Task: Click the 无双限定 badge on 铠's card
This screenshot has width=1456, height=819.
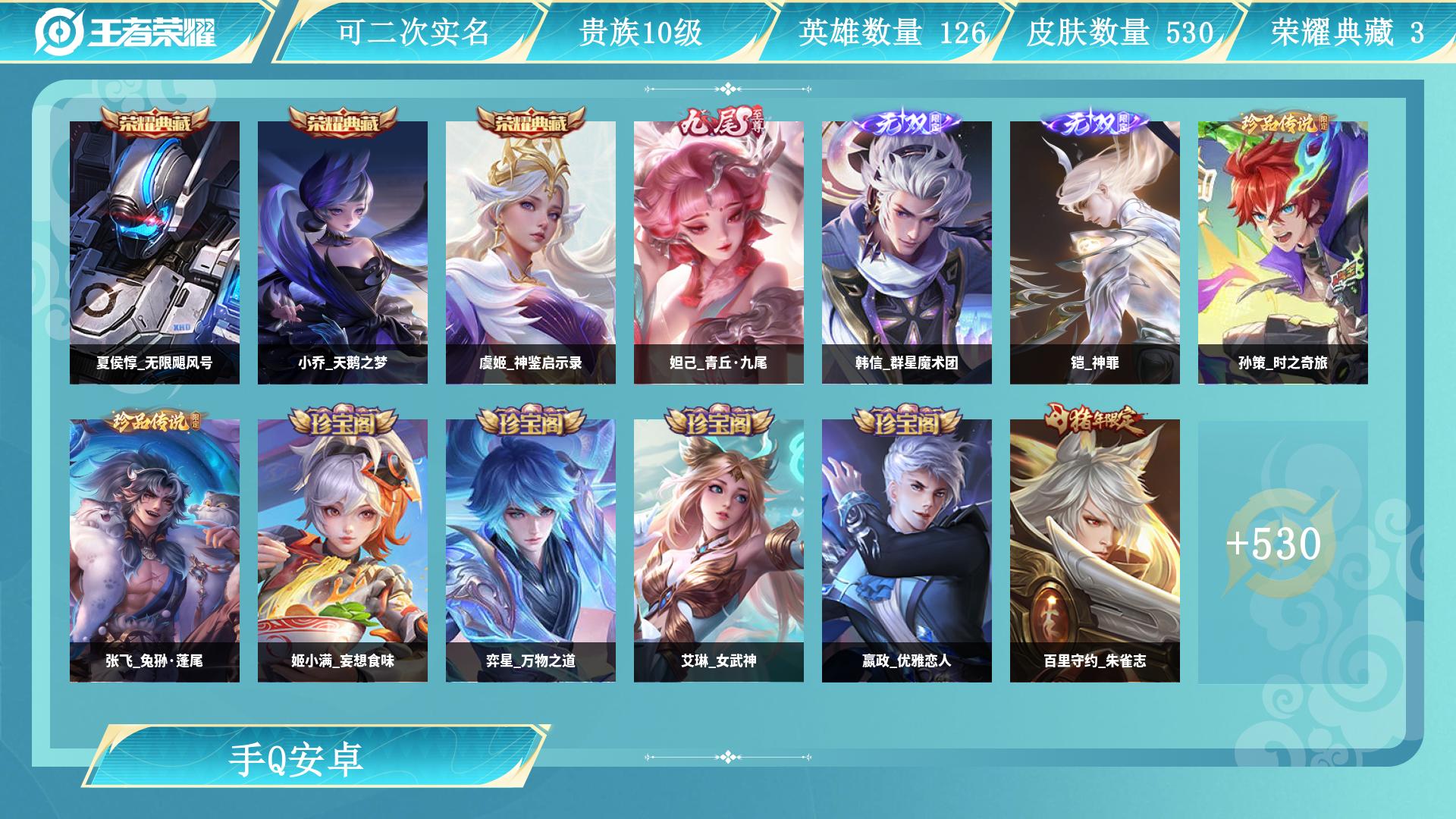Action: [x=1094, y=121]
